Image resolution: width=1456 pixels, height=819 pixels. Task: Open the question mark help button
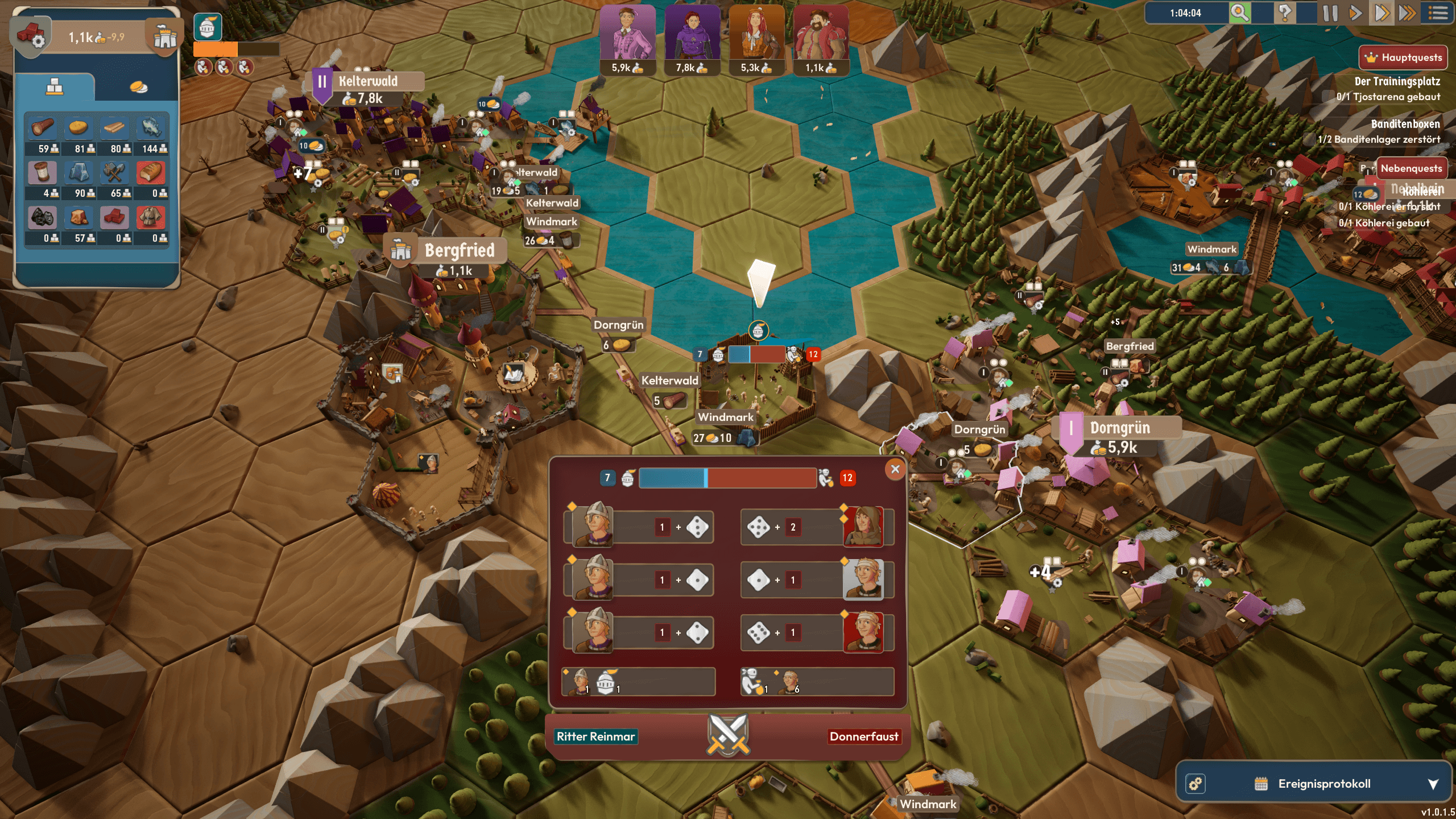pyautogui.click(x=1284, y=13)
